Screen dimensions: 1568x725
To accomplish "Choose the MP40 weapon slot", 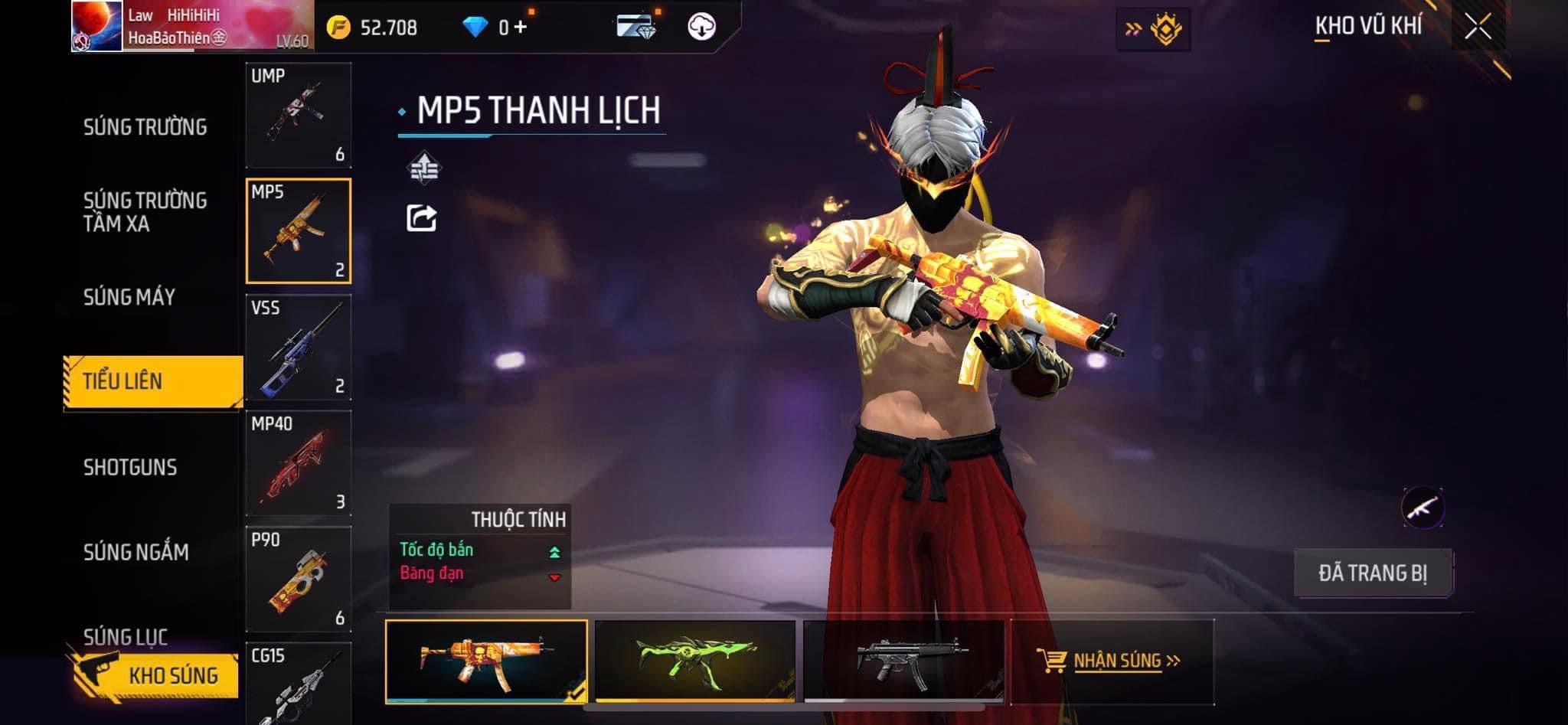I will pos(299,463).
